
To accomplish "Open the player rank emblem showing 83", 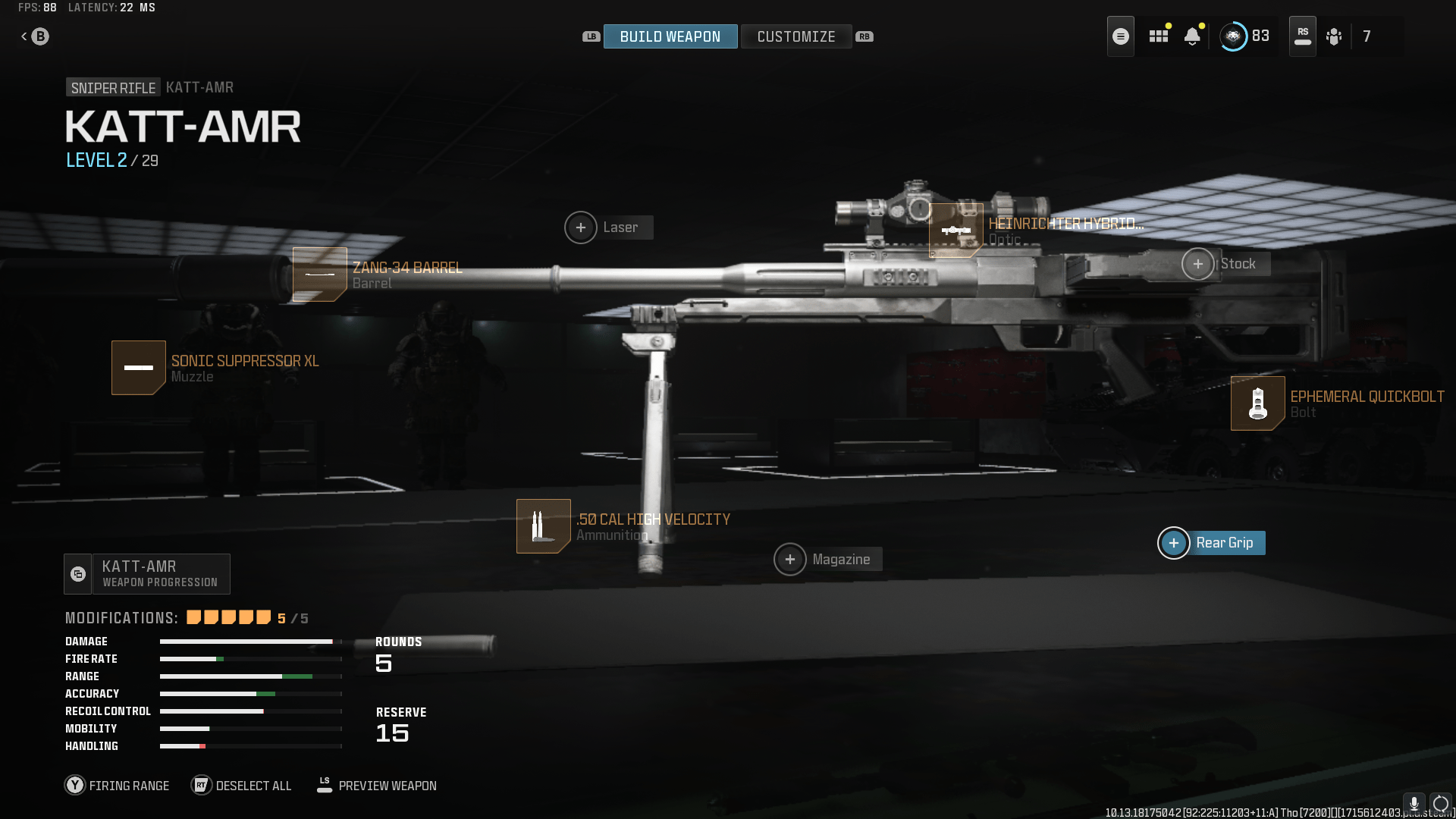I will point(1235,36).
